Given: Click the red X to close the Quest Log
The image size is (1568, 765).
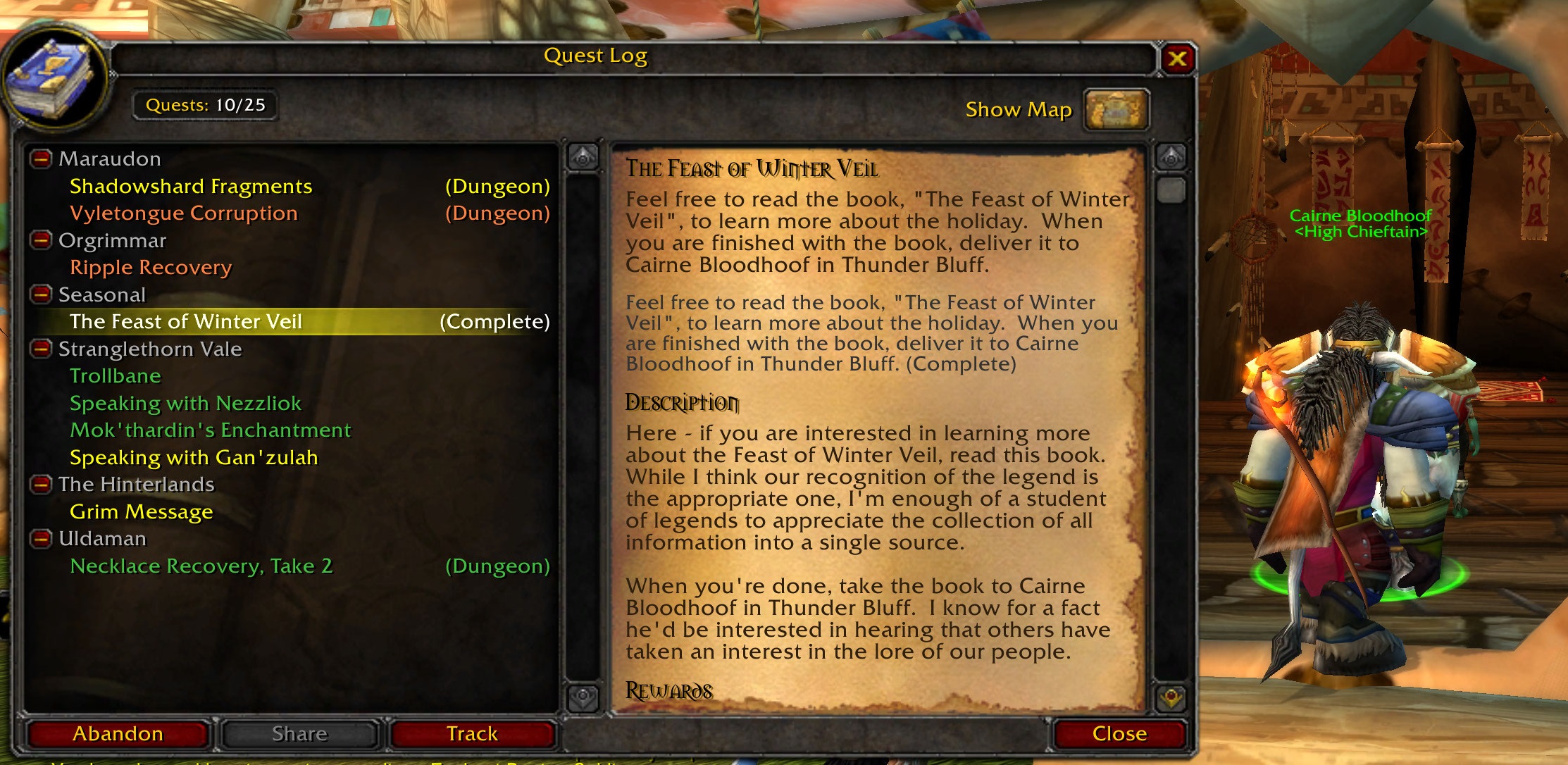Looking at the screenshot, I should 1178,58.
